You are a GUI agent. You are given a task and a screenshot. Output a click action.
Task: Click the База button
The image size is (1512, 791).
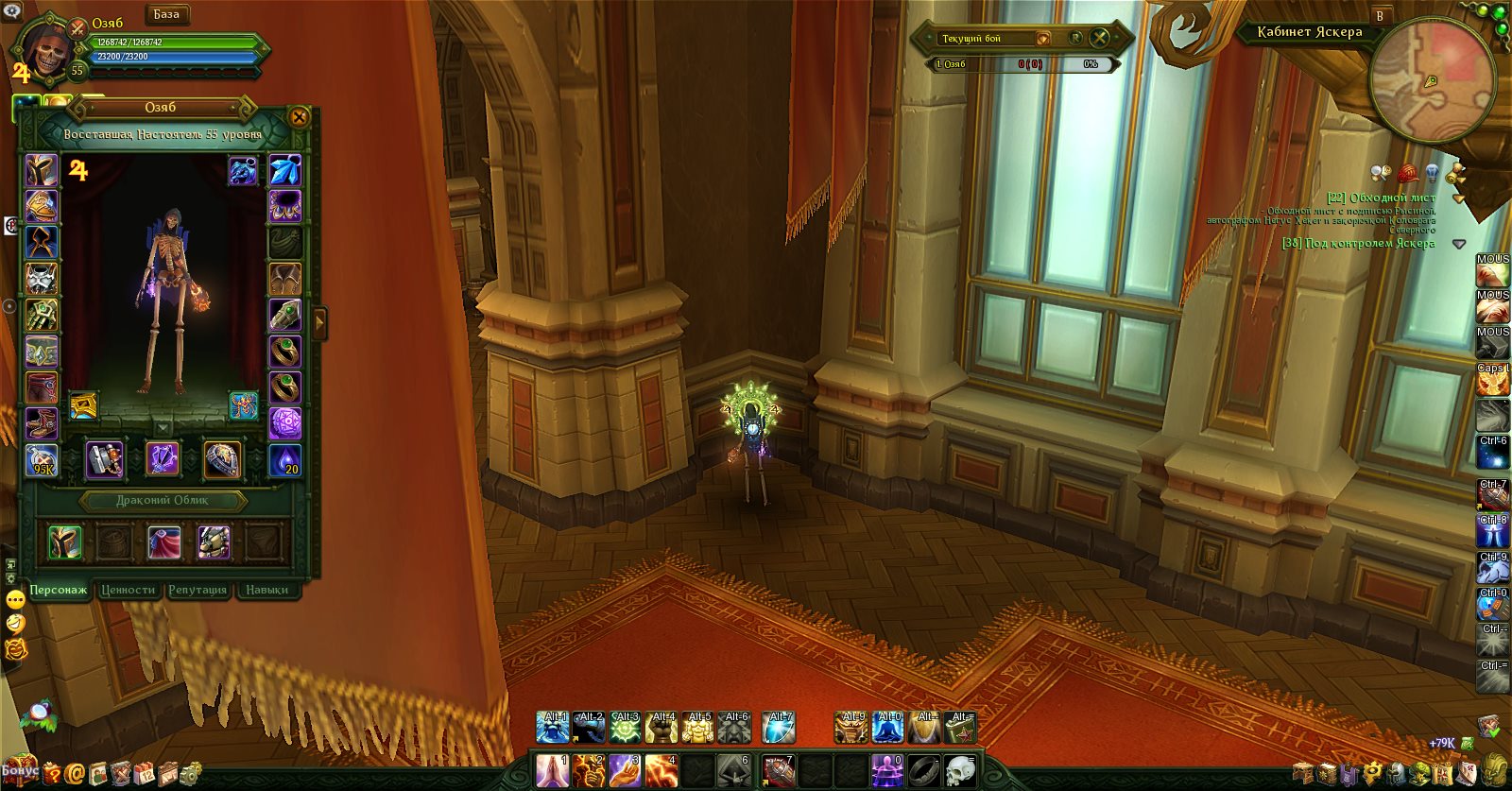point(166,14)
